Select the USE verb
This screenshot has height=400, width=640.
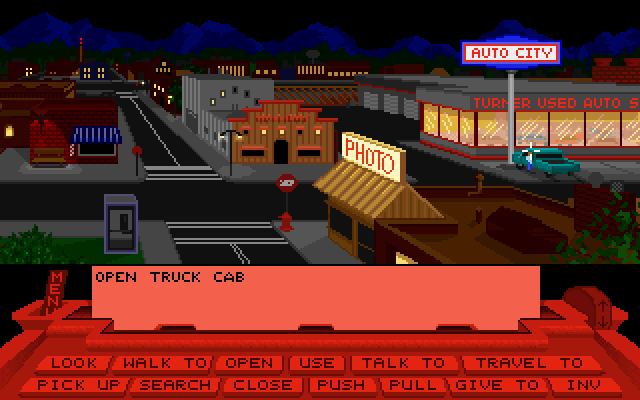(319, 363)
